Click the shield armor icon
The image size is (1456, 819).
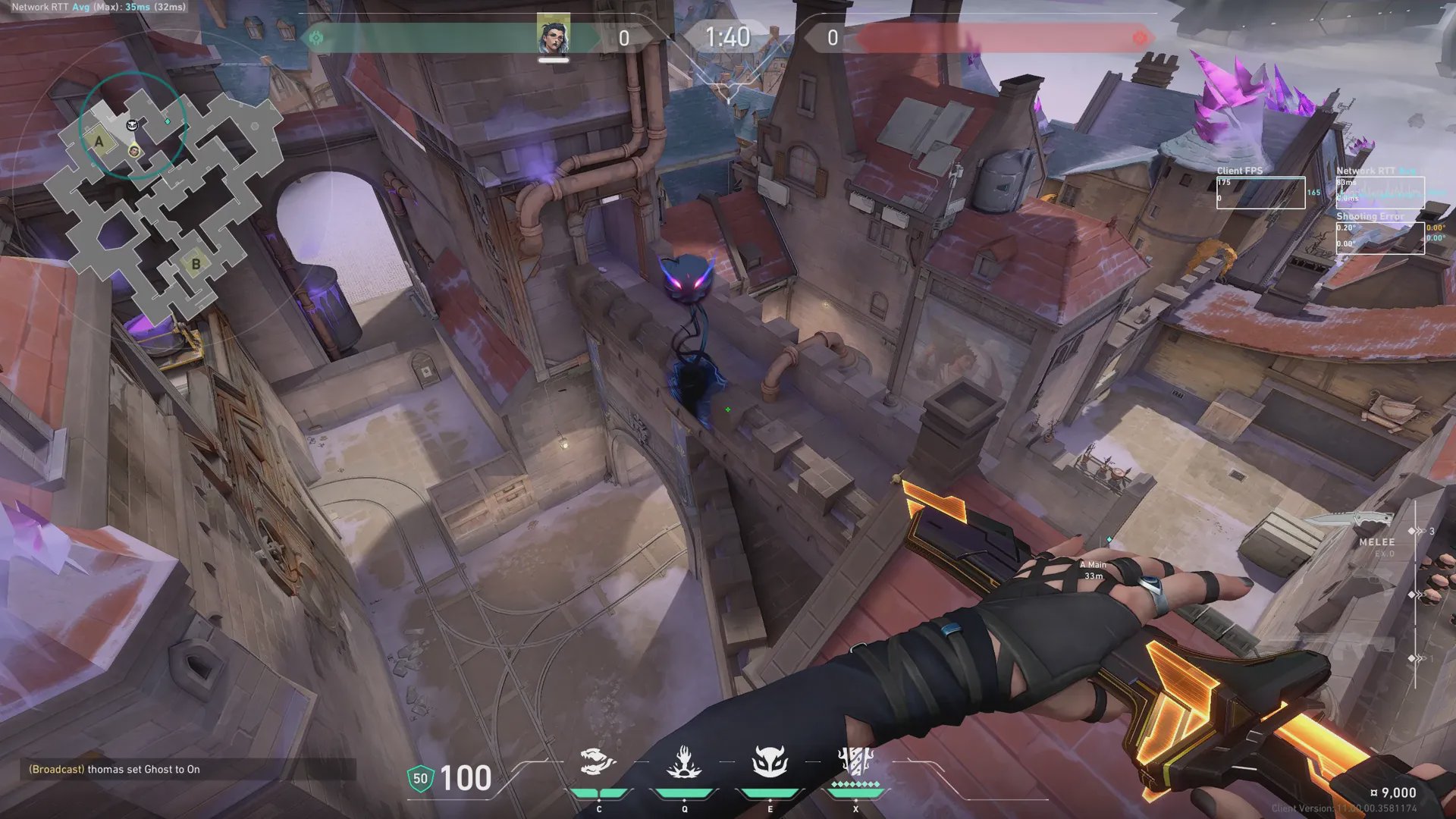click(420, 779)
